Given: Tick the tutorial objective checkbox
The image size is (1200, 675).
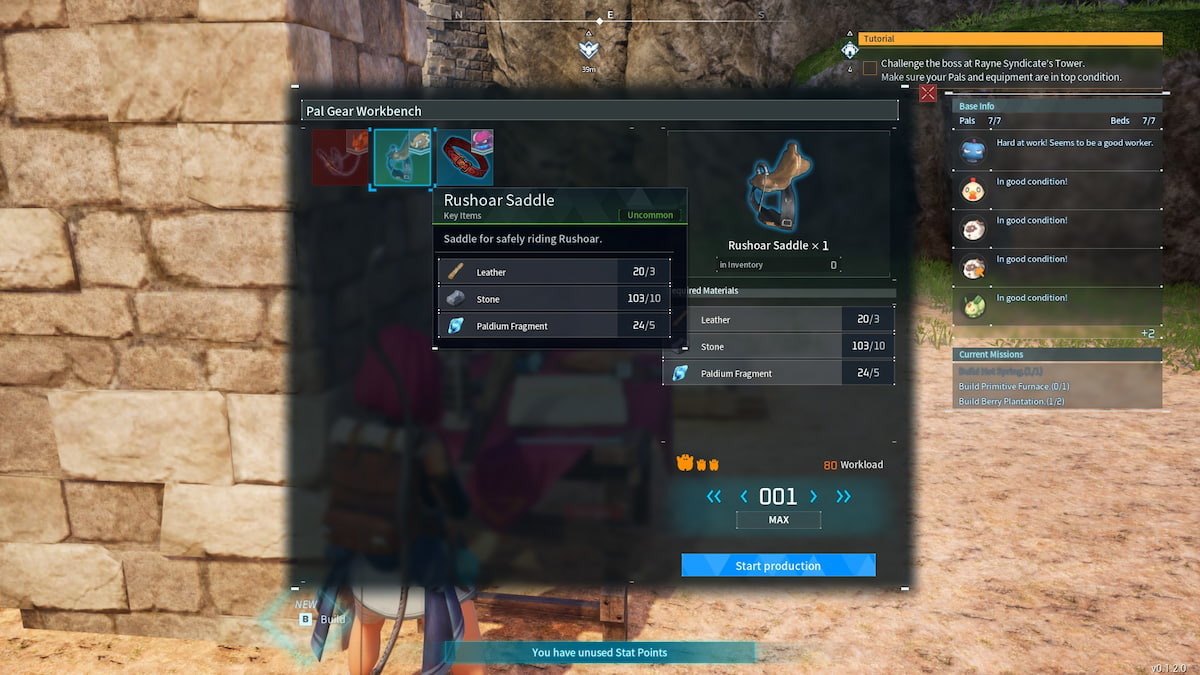Looking at the screenshot, I should click(870, 69).
